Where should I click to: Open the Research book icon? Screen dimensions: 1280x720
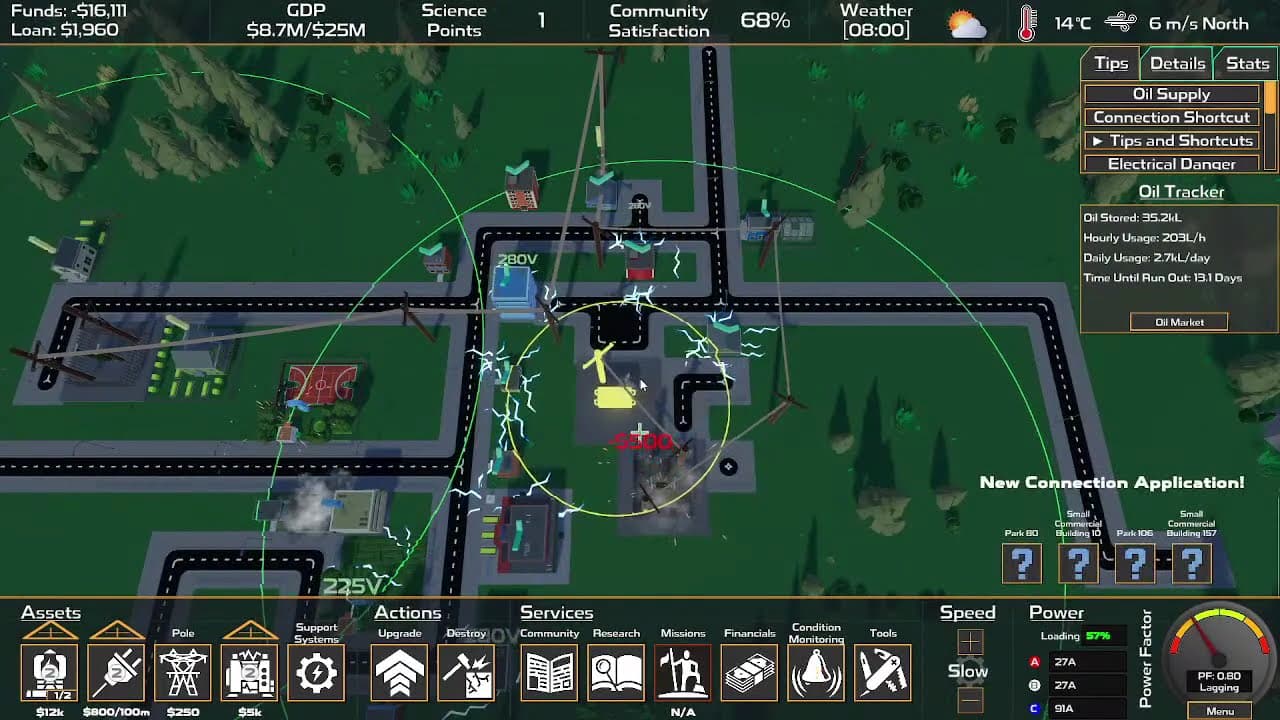point(616,673)
